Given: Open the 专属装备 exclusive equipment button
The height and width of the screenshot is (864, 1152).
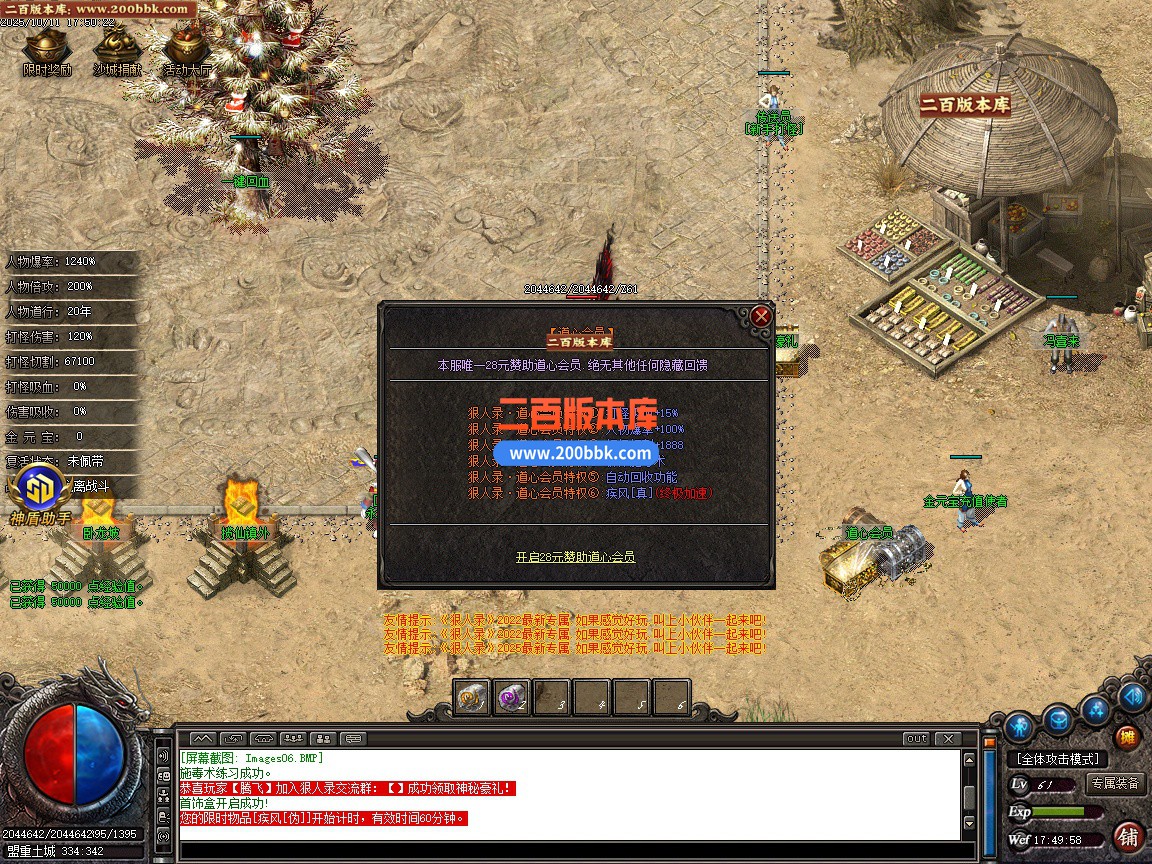Looking at the screenshot, I should [1115, 784].
